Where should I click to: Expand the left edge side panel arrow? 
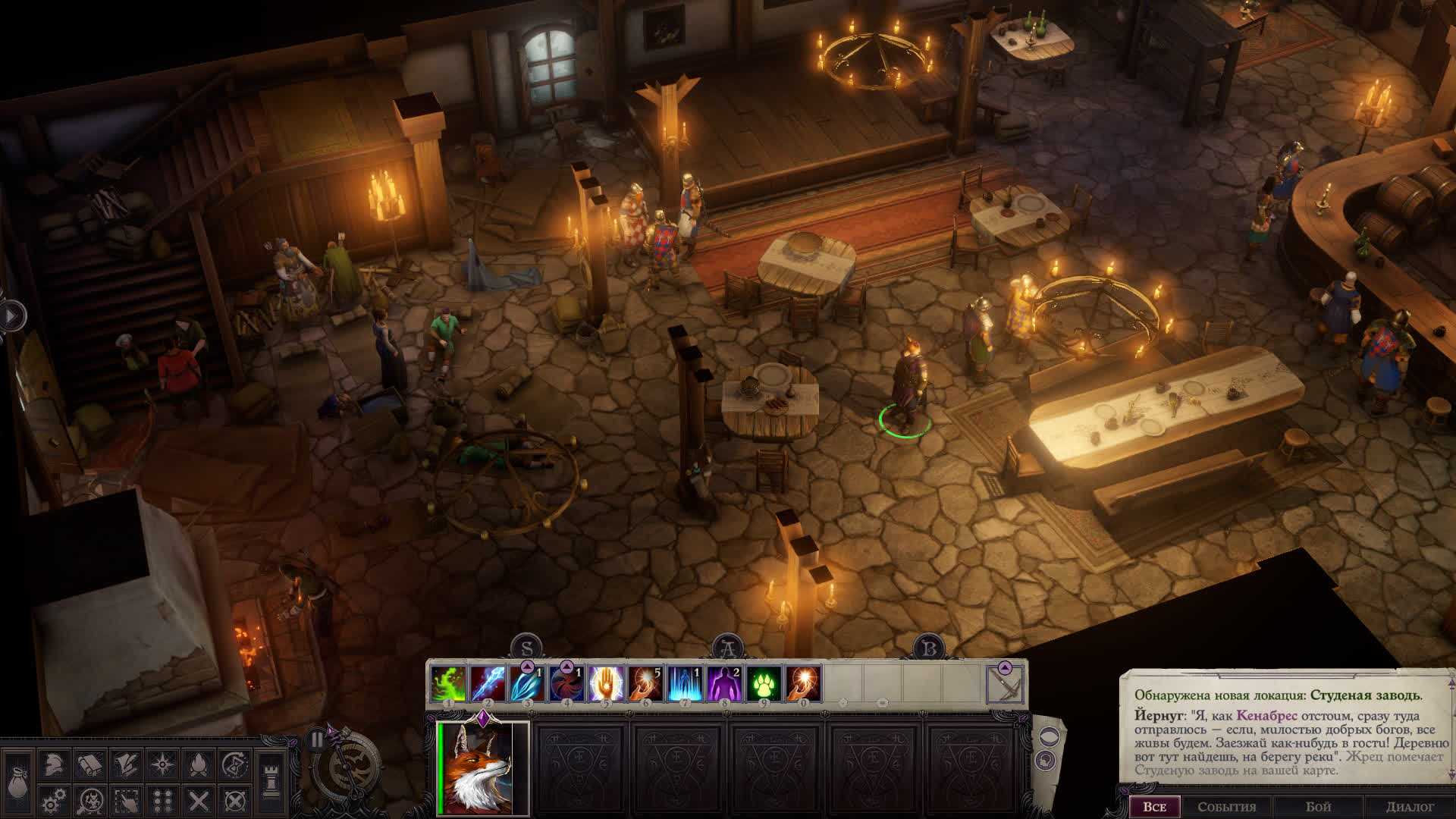[12, 315]
